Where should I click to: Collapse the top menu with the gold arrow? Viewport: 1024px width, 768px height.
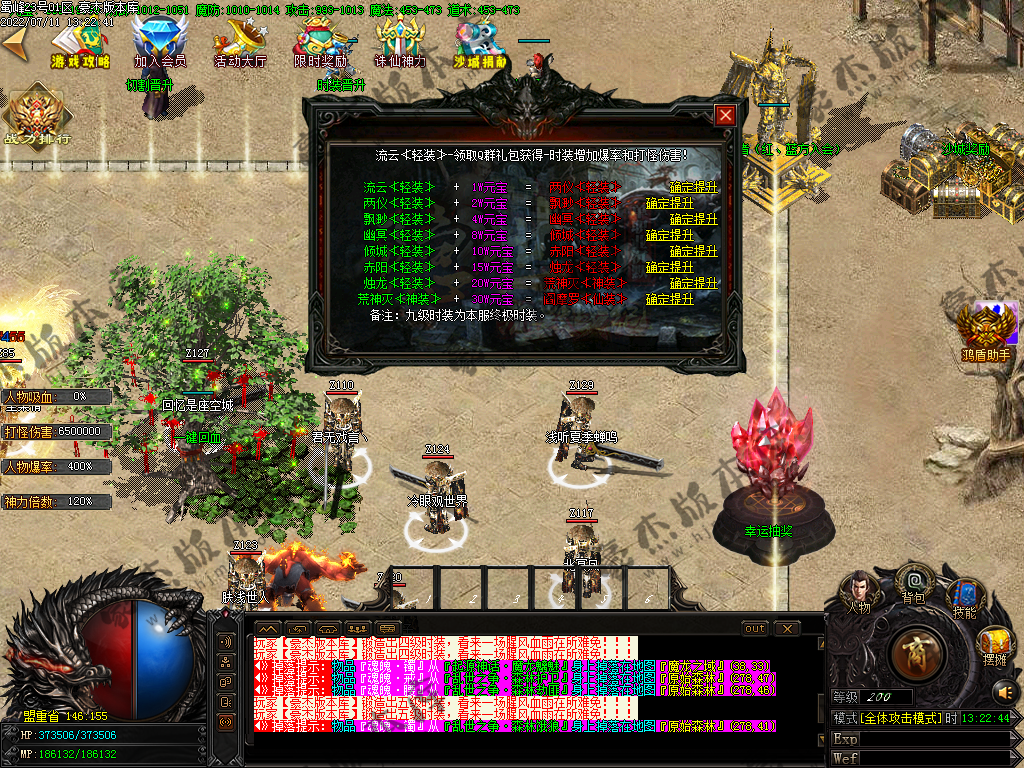(x=15, y=43)
